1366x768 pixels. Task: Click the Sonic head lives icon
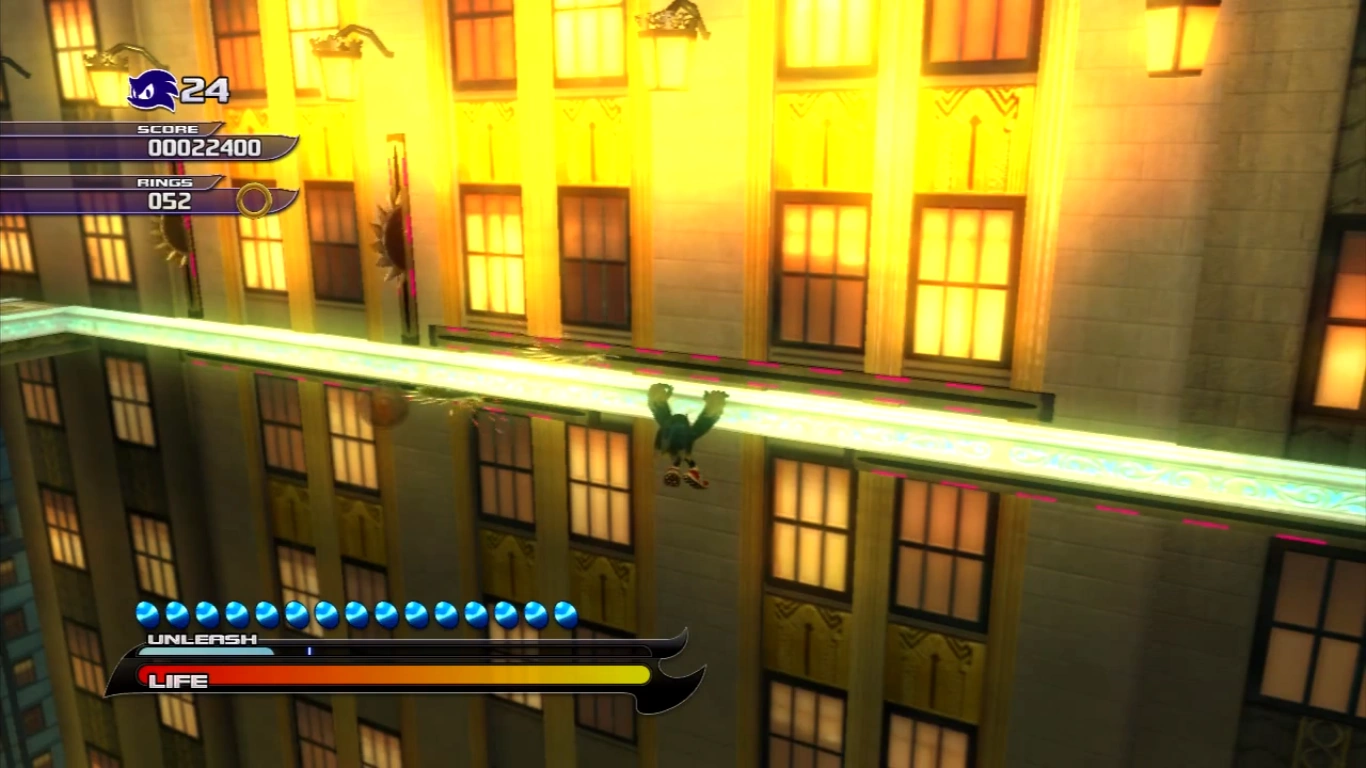point(153,90)
